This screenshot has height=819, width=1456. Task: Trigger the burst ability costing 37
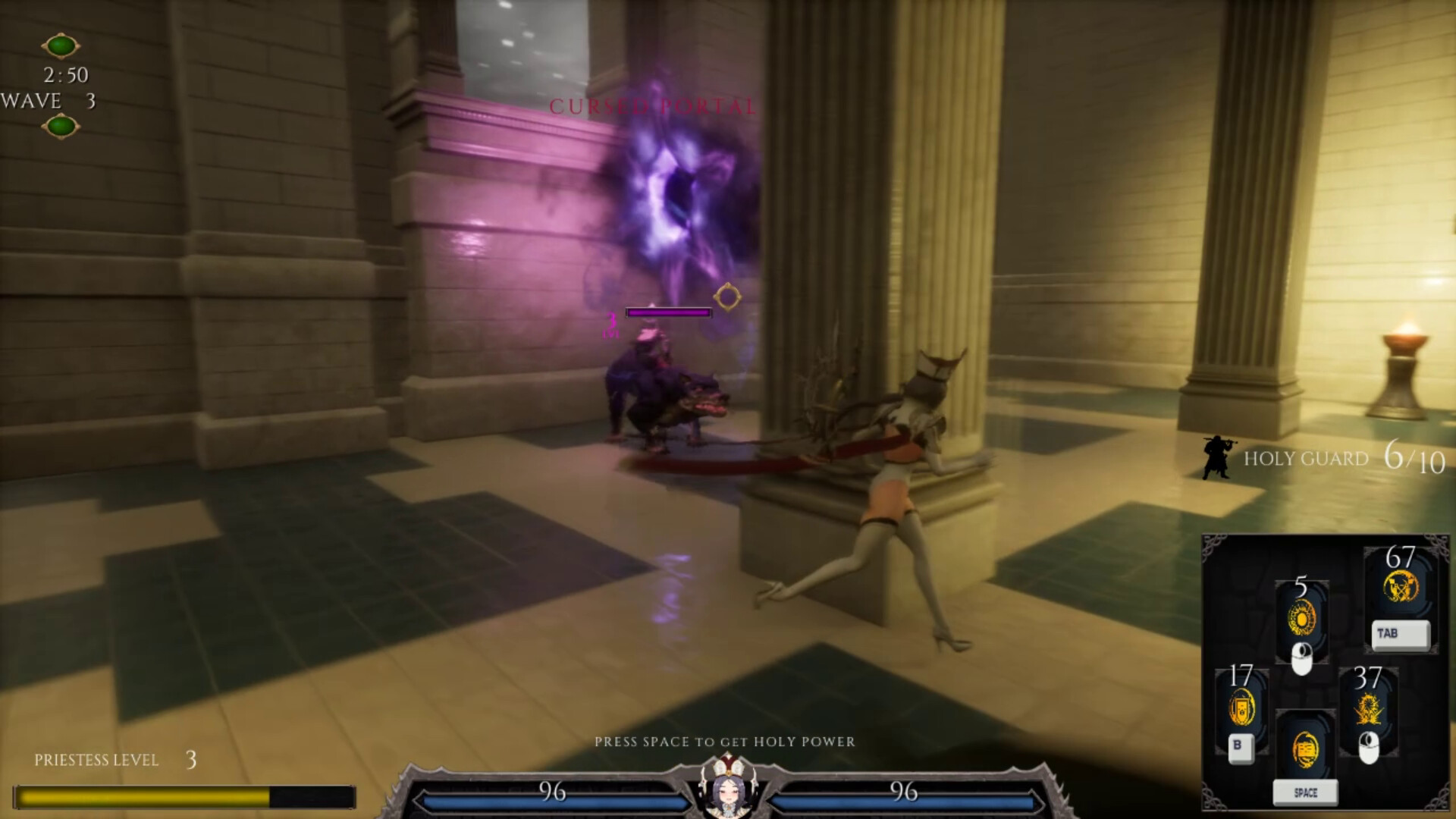tap(1367, 711)
